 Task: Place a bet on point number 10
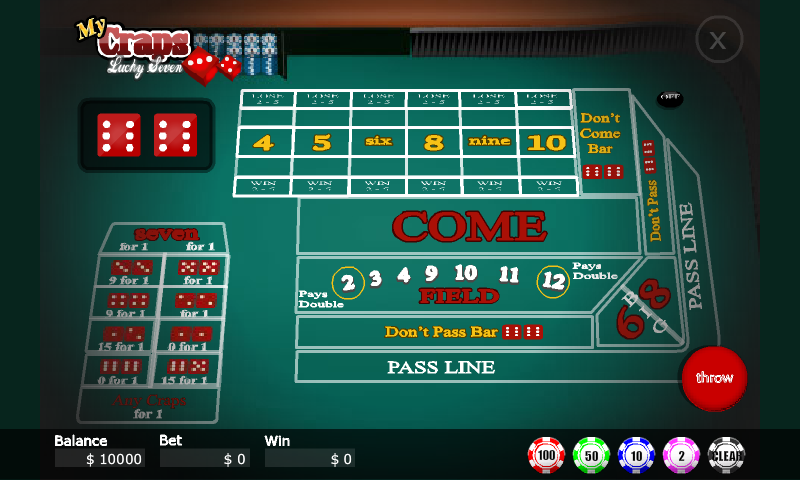click(546, 142)
